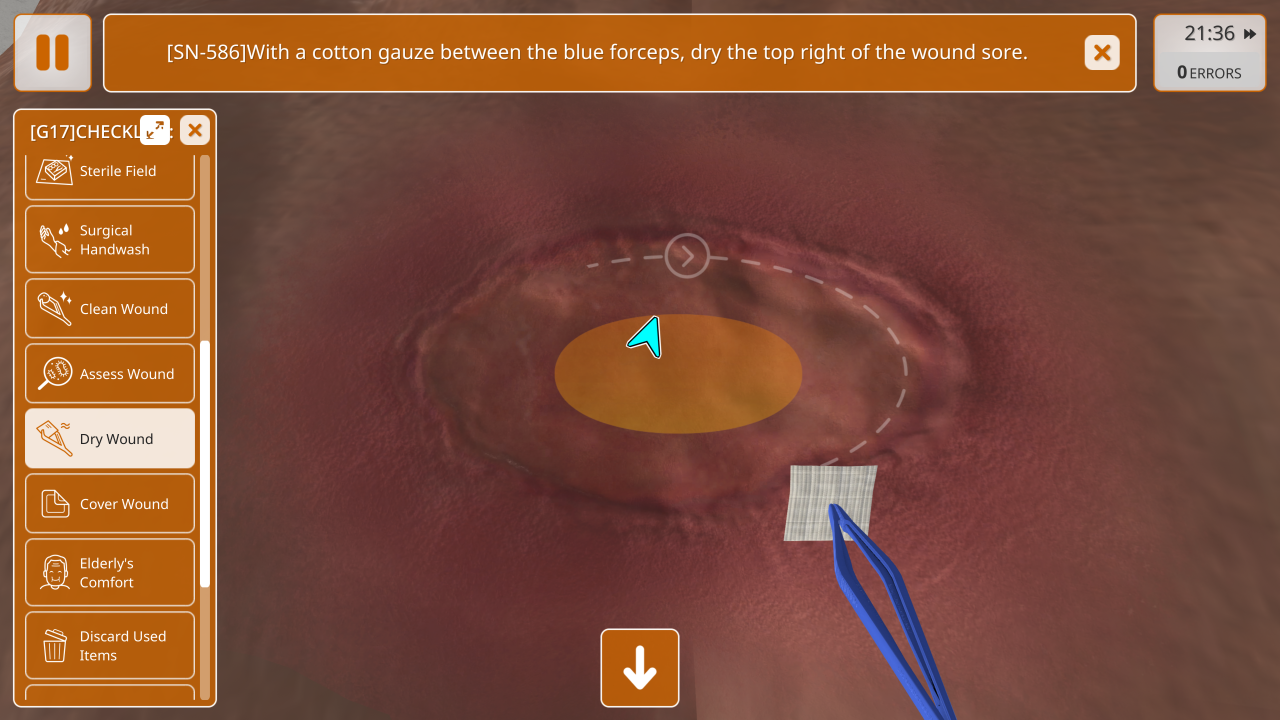
Task: Select the Assess Wound step
Action: tap(110, 374)
